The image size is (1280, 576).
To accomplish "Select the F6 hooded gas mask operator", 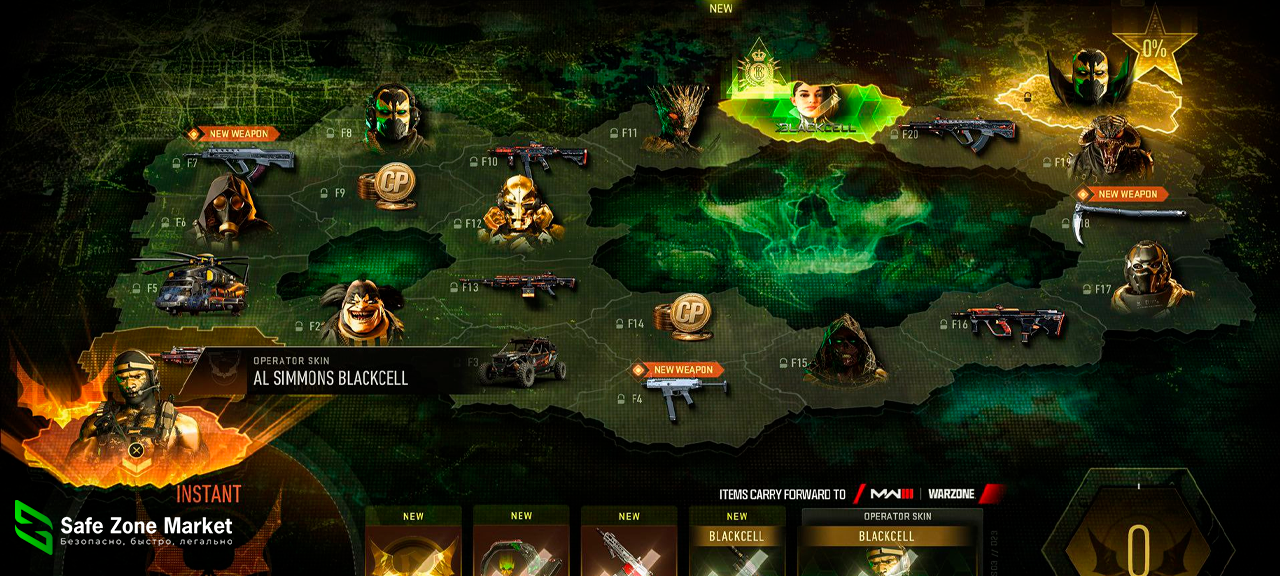I will point(220,210).
